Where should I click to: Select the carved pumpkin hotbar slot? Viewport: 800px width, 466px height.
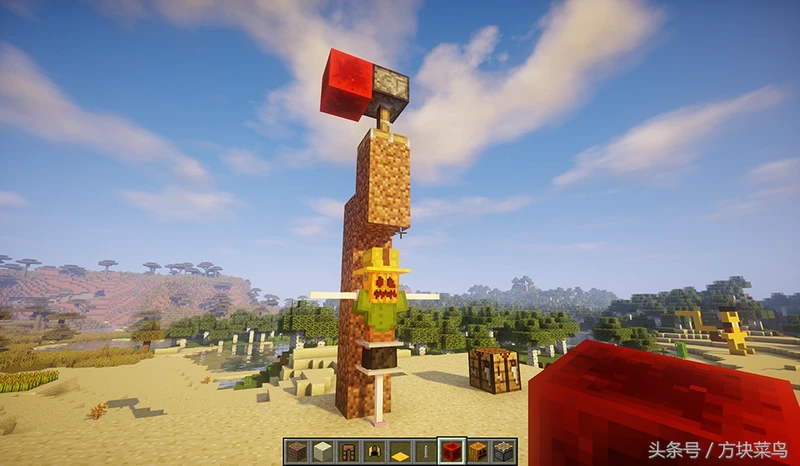tap(478, 451)
